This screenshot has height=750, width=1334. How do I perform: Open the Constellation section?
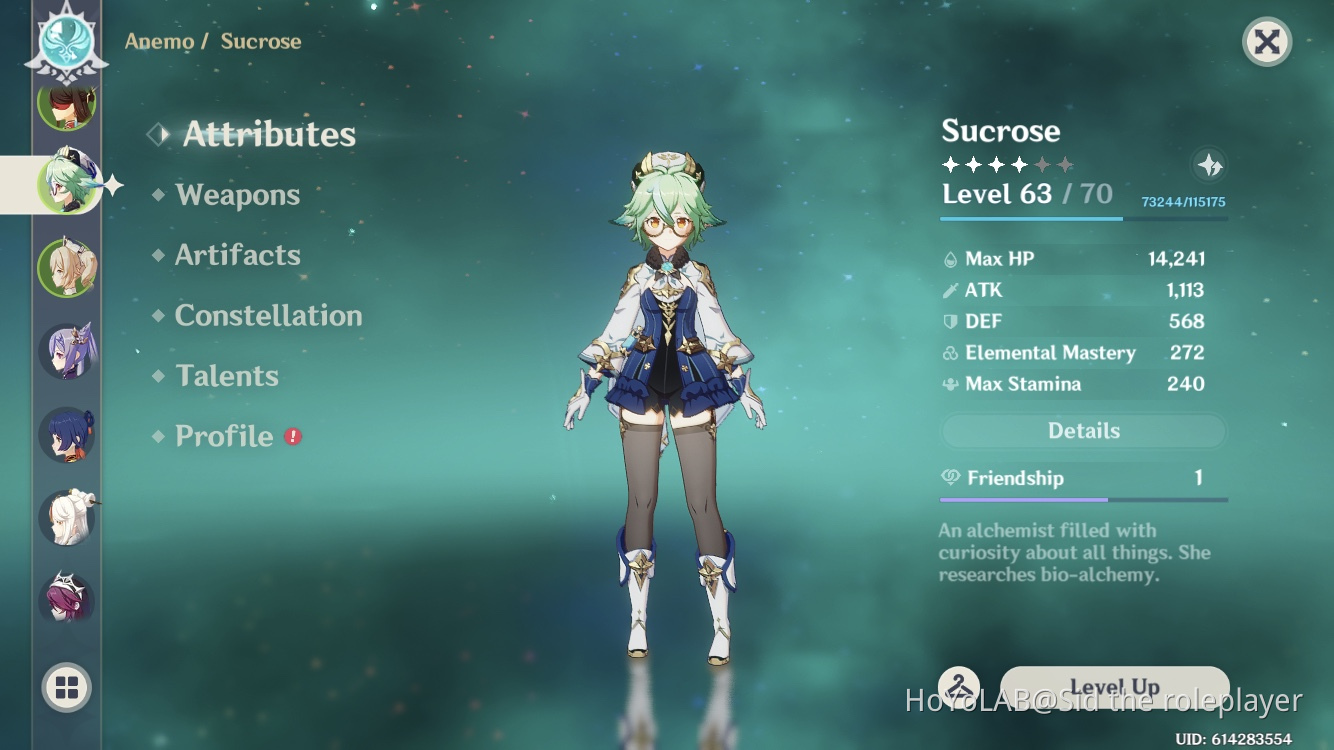click(x=268, y=316)
